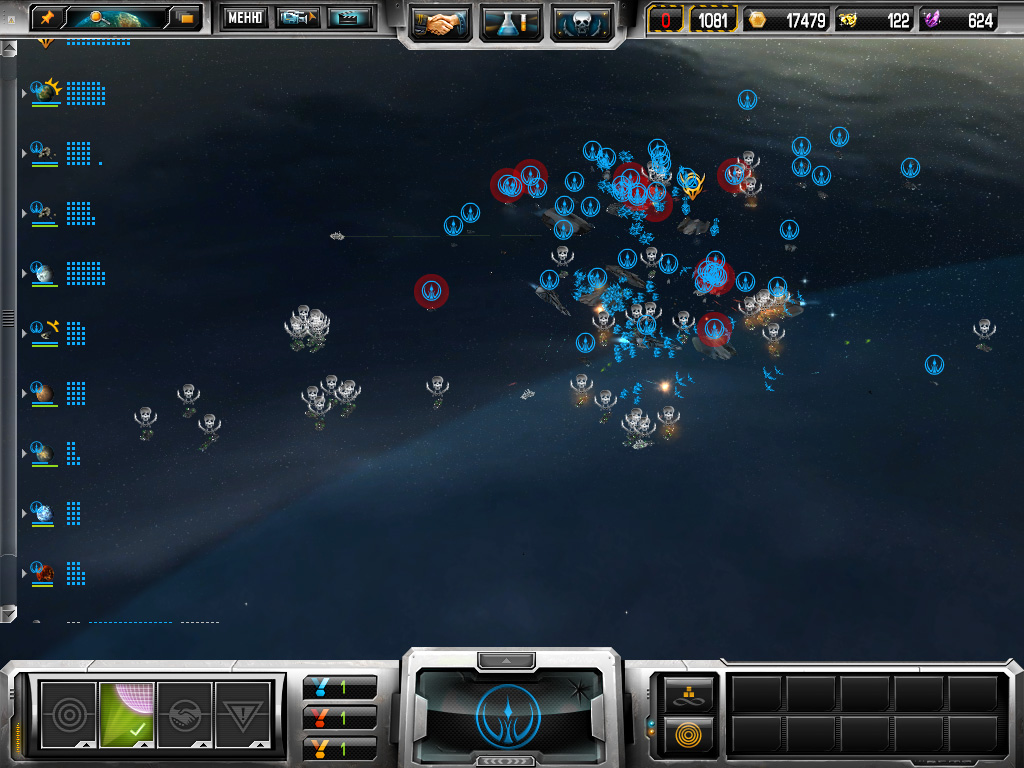
Task: Open the pirate skull screen
Action: pyautogui.click(x=581, y=22)
